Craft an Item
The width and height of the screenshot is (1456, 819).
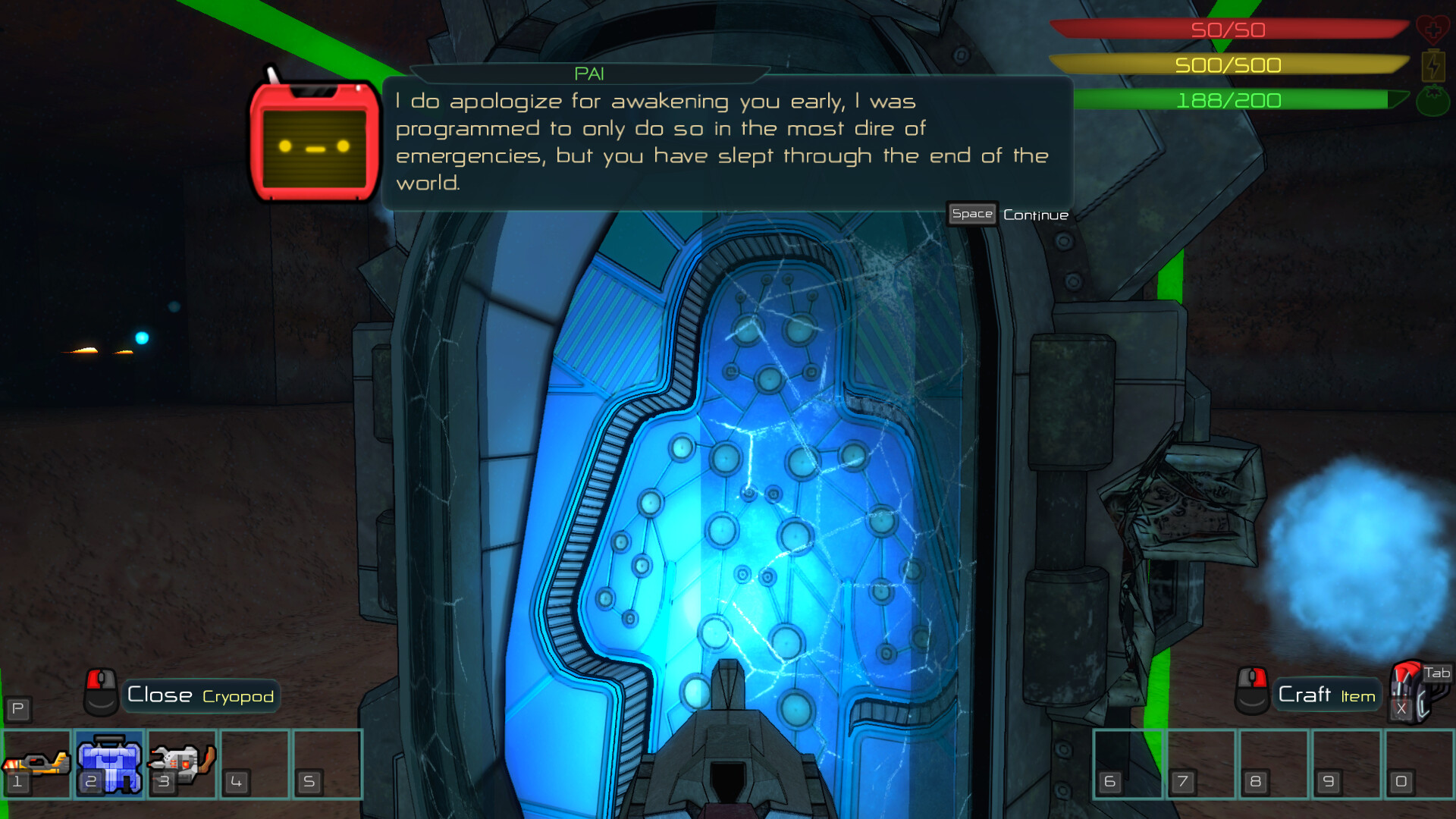(x=1327, y=694)
